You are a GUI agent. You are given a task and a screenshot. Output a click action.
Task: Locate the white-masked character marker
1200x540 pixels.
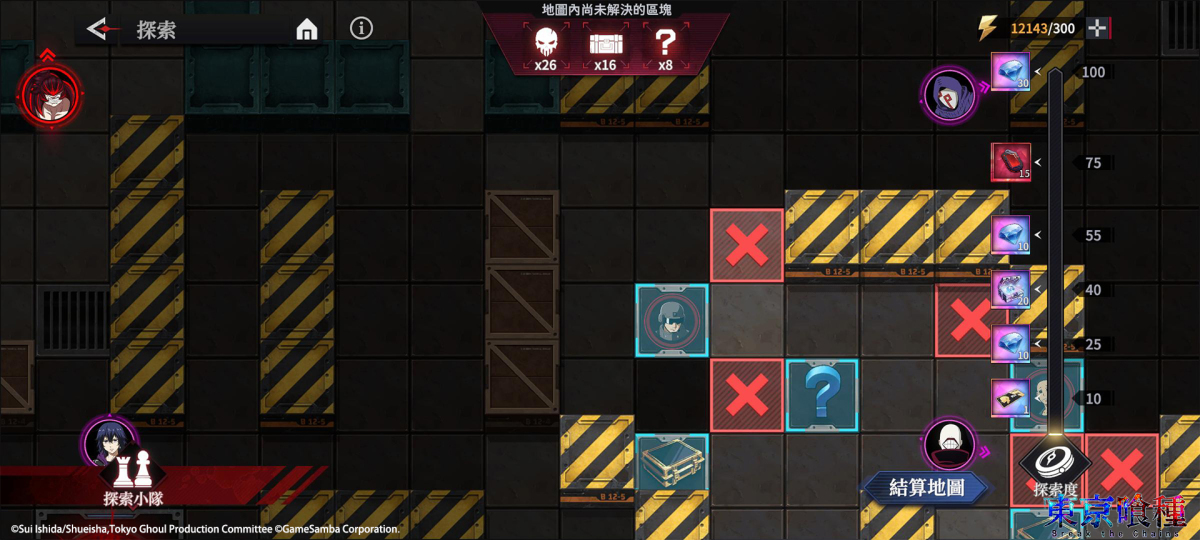[949, 444]
